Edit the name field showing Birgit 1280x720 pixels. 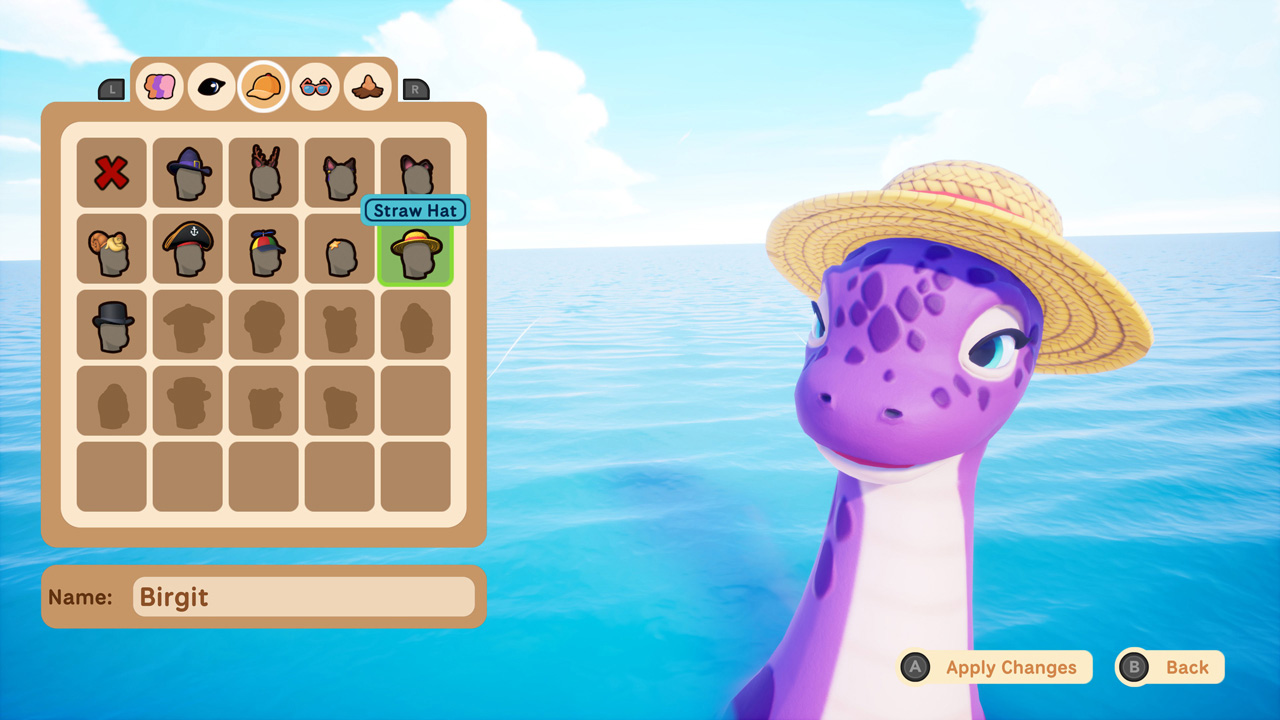(x=303, y=596)
